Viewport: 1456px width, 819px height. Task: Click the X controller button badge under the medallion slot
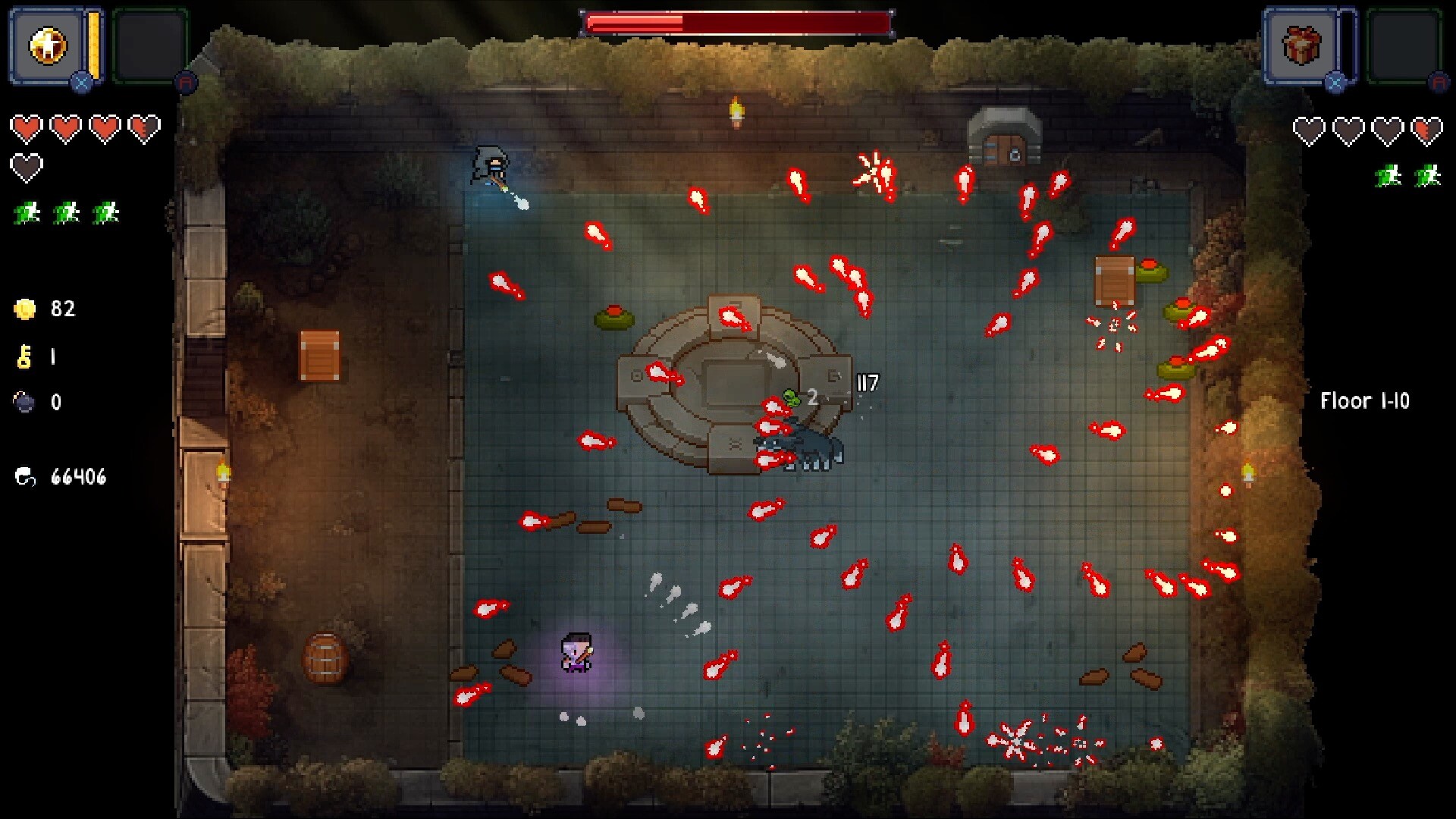(x=82, y=81)
